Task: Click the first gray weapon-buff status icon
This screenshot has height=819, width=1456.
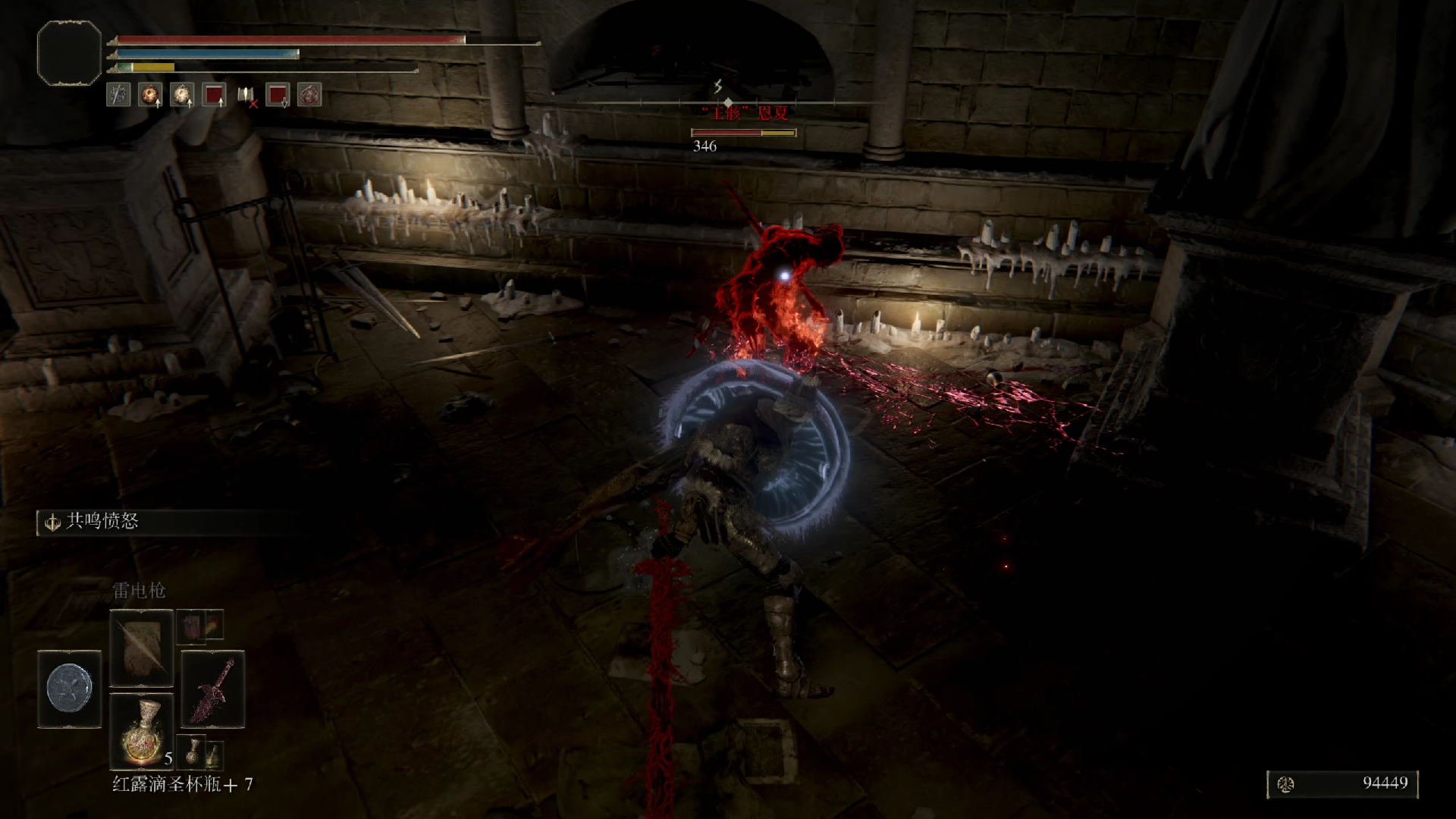Action: coord(118,95)
